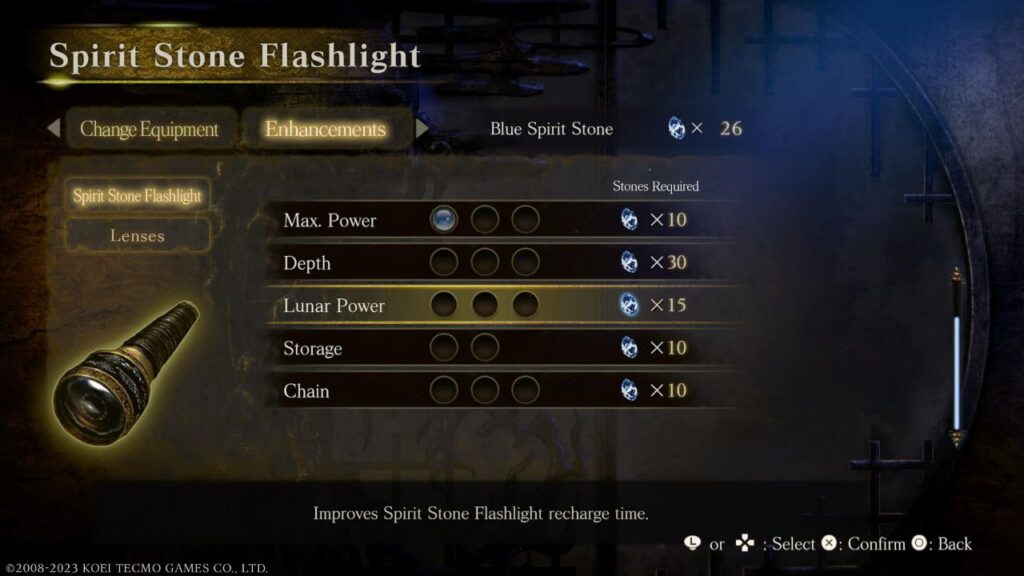
Task: Click the left arrow beside Change Equipment
Action: (53, 129)
